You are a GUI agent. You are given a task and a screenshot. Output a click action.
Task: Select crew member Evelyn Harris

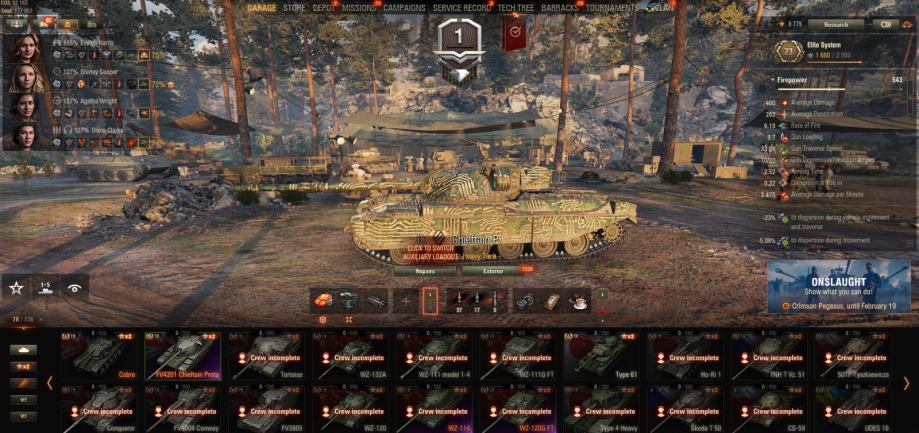pos(22,48)
